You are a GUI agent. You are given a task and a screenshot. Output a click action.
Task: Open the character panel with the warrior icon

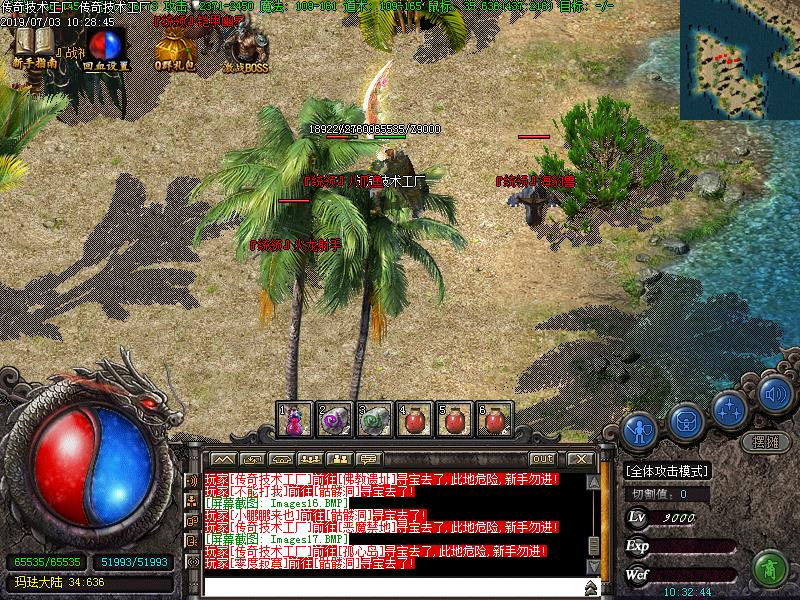point(638,431)
